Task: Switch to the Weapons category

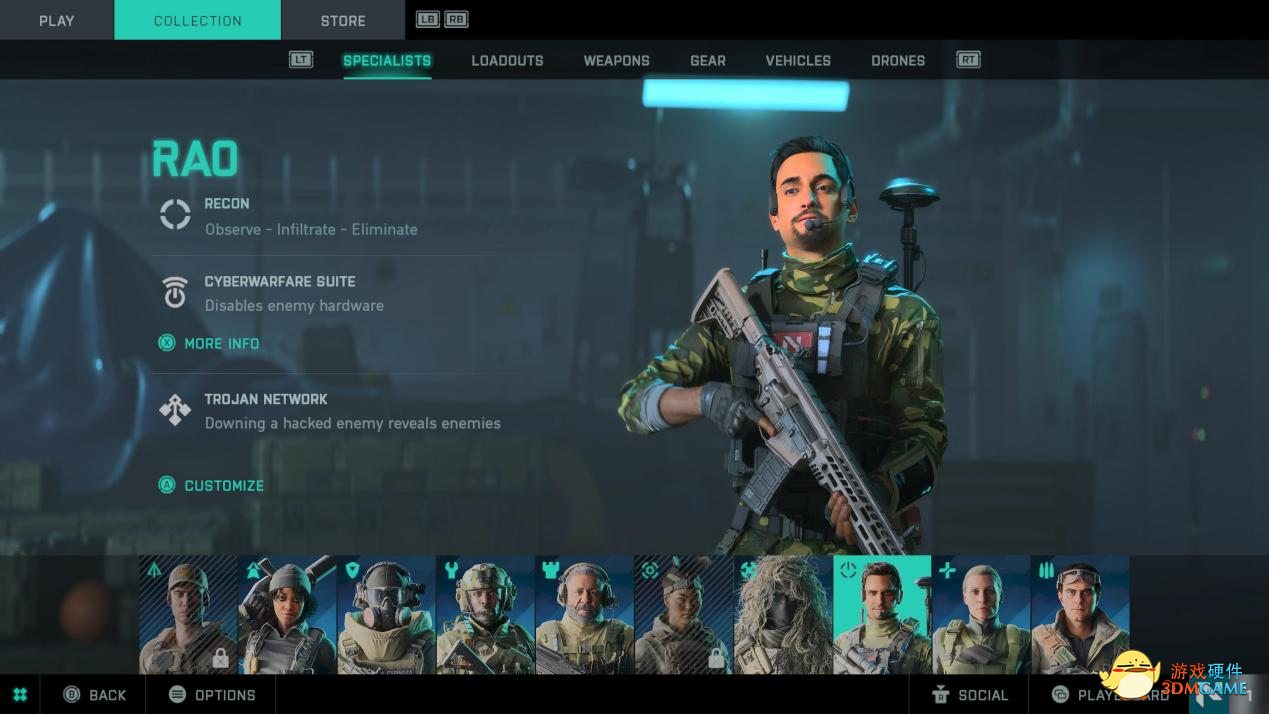Action: (x=616, y=61)
